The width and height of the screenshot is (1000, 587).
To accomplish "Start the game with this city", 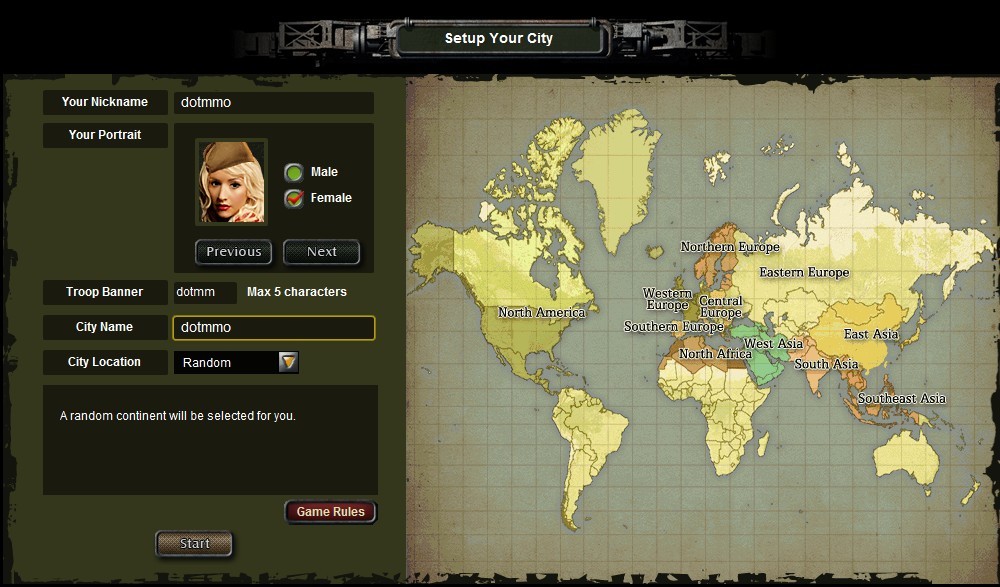I will [x=194, y=544].
